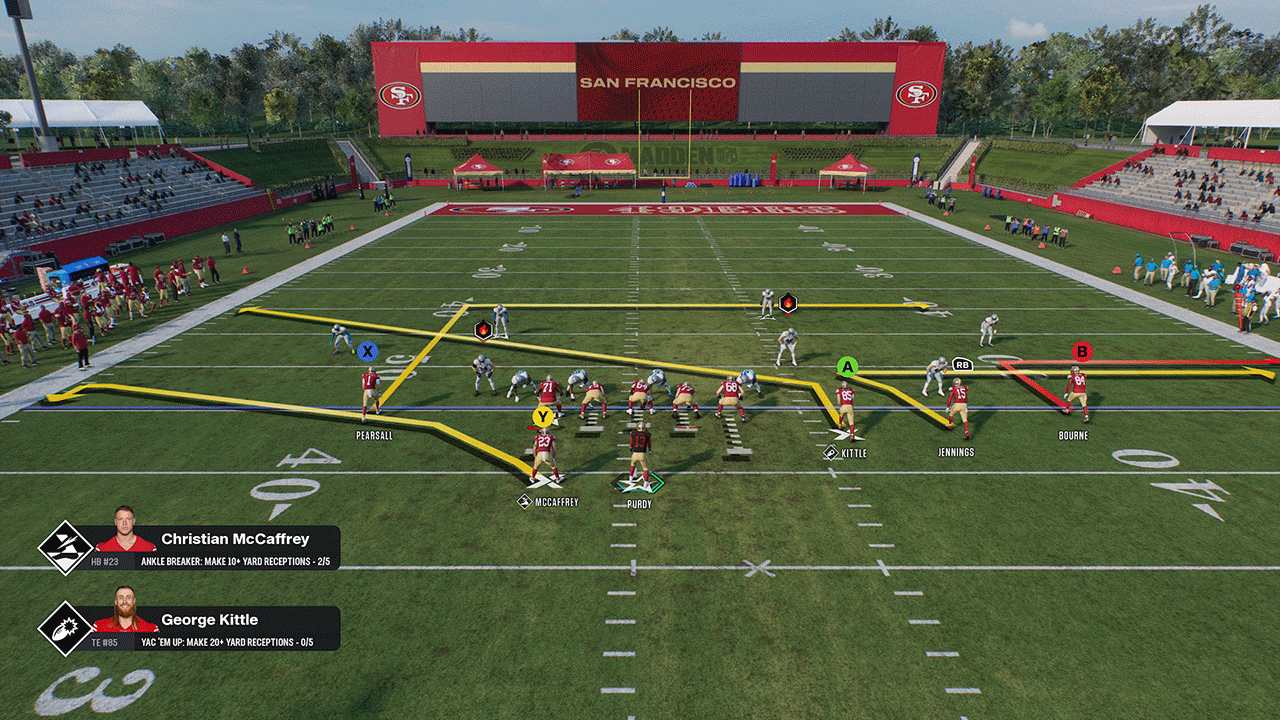Select the Purdy quarterback name label
Viewport: 1280px width, 720px height.
point(639,504)
